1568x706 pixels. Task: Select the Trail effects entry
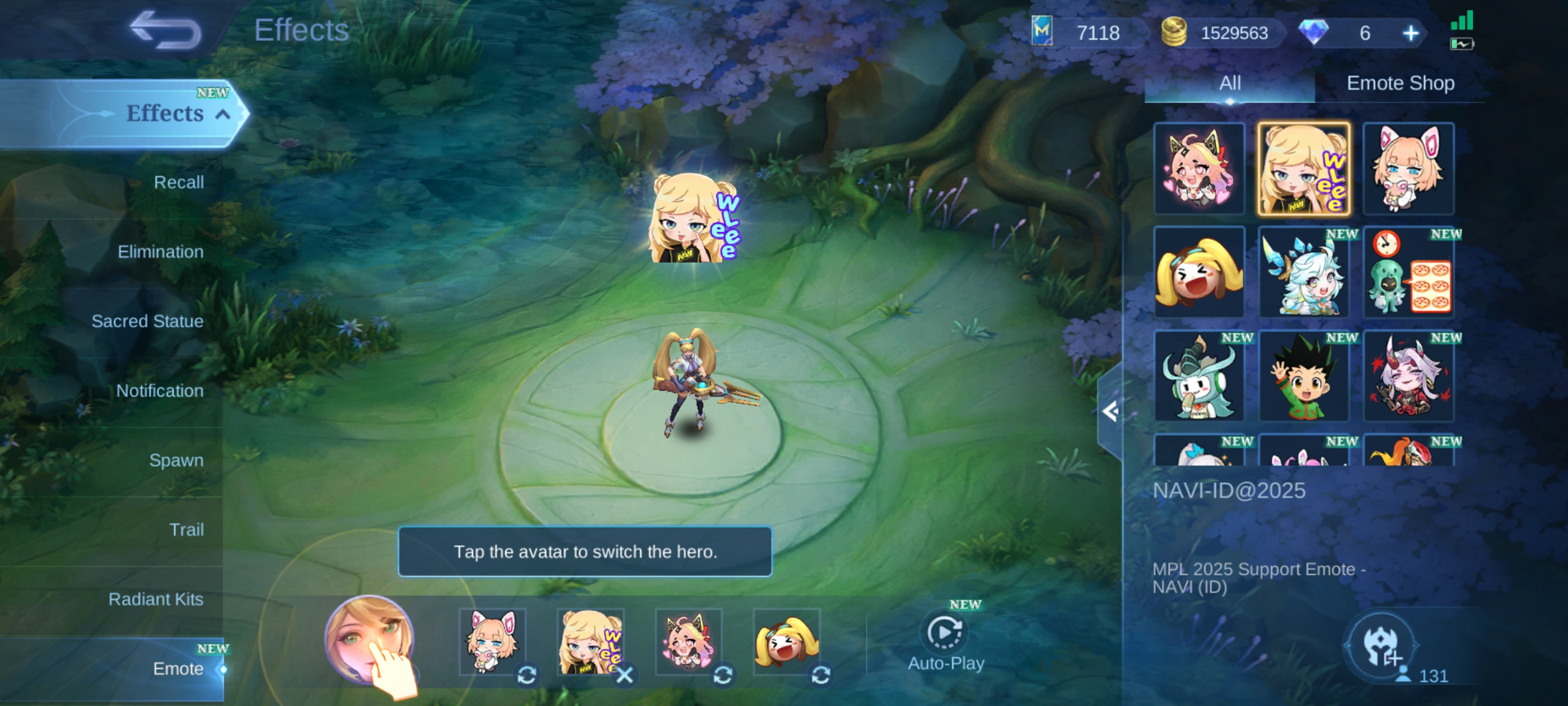pos(186,529)
